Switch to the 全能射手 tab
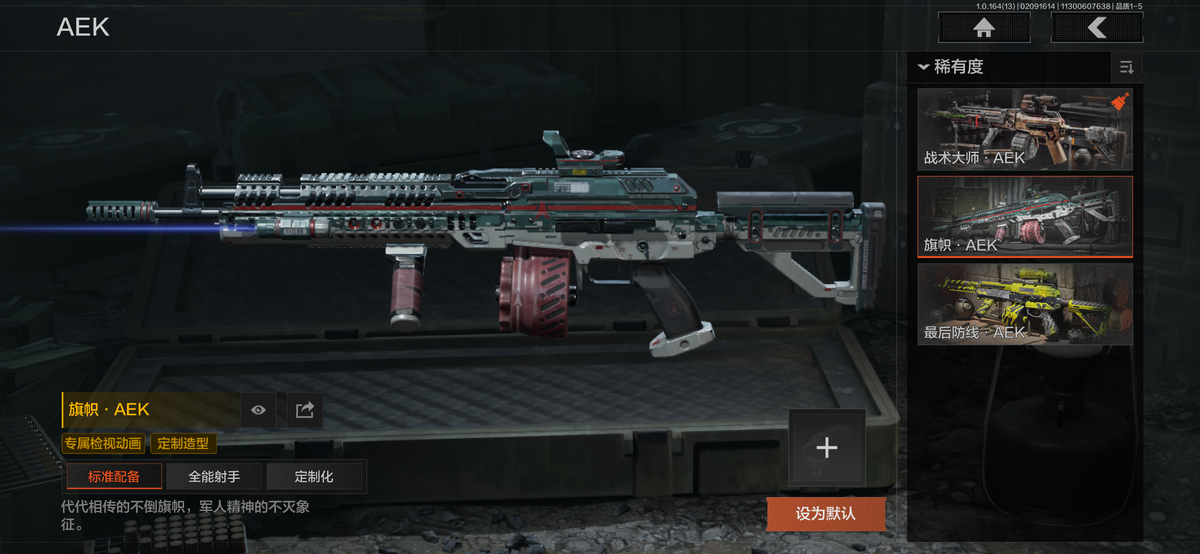1200x554 pixels. pyautogui.click(x=213, y=476)
